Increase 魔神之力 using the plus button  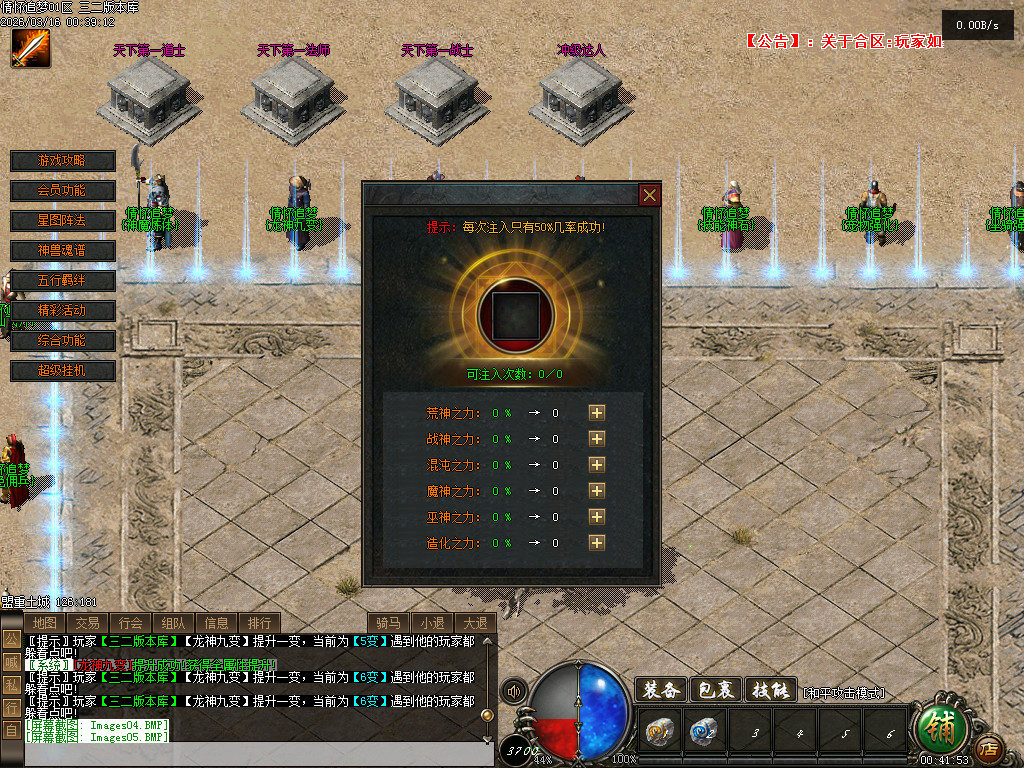tap(597, 490)
